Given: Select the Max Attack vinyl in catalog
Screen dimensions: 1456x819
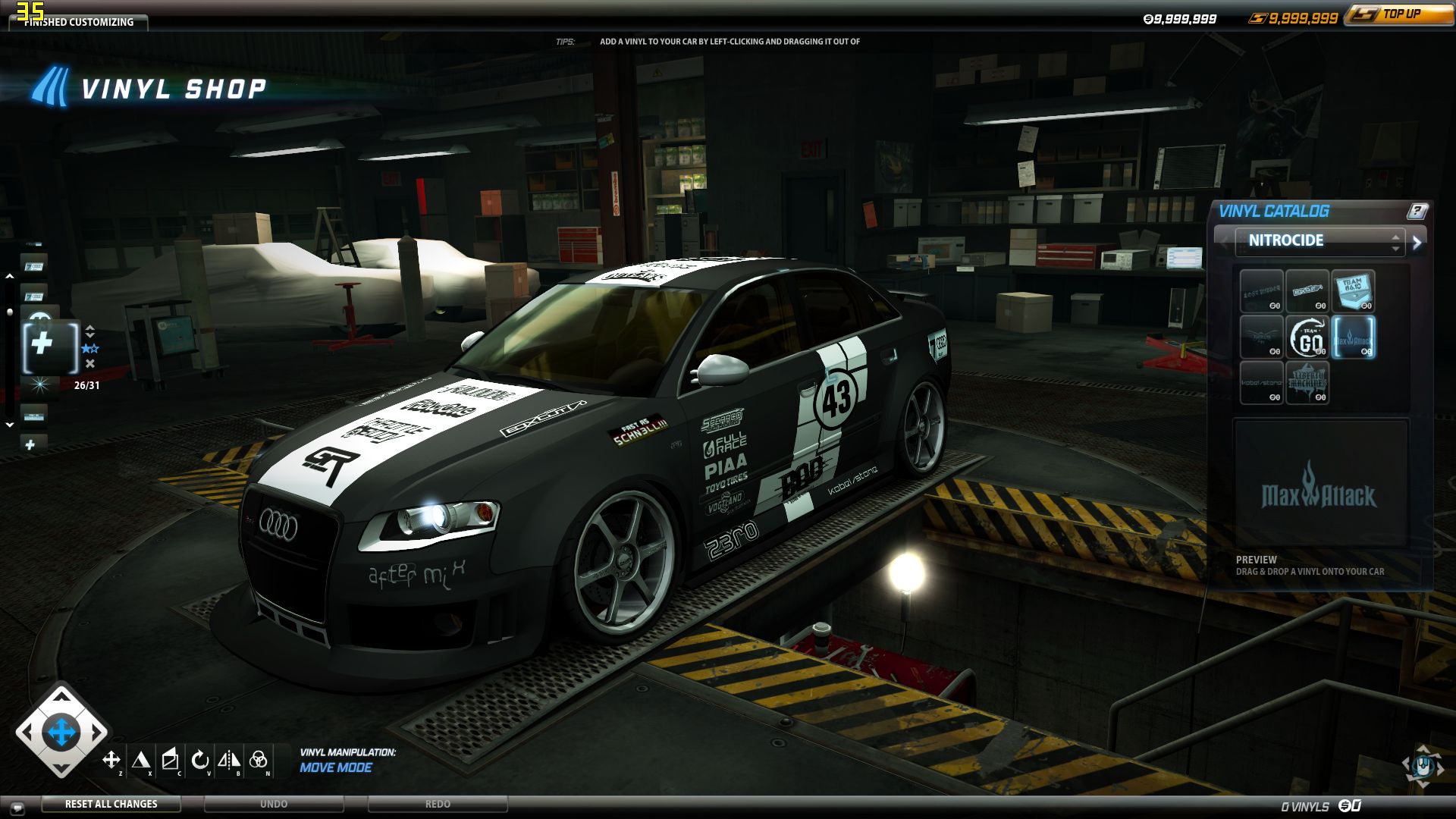Looking at the screenshot, I should (1353, 337).
